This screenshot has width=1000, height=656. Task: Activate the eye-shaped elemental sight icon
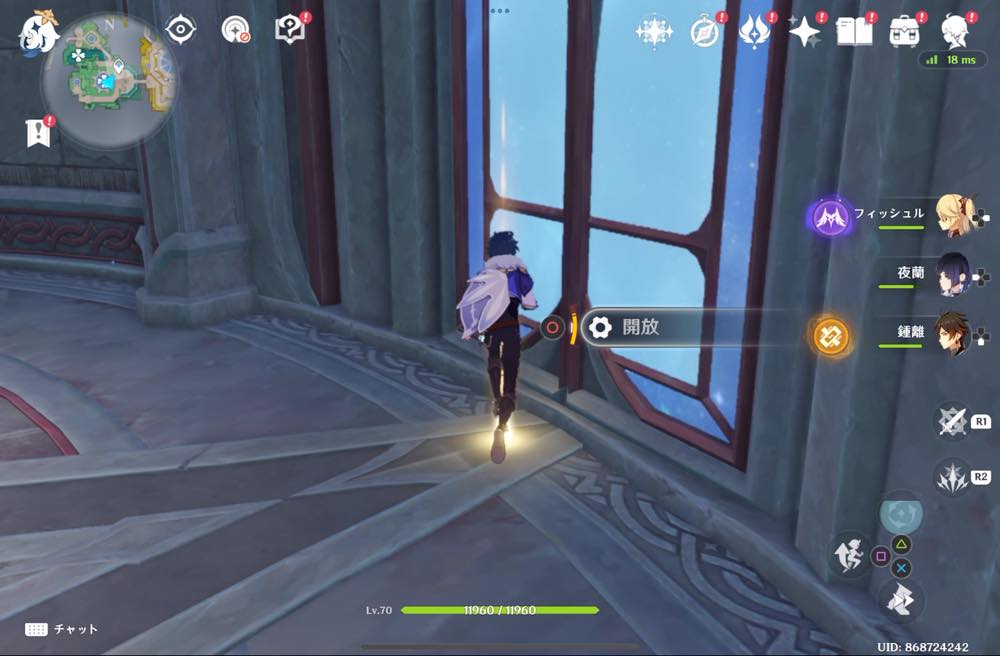pyautogui.click(x=180, y=30)
